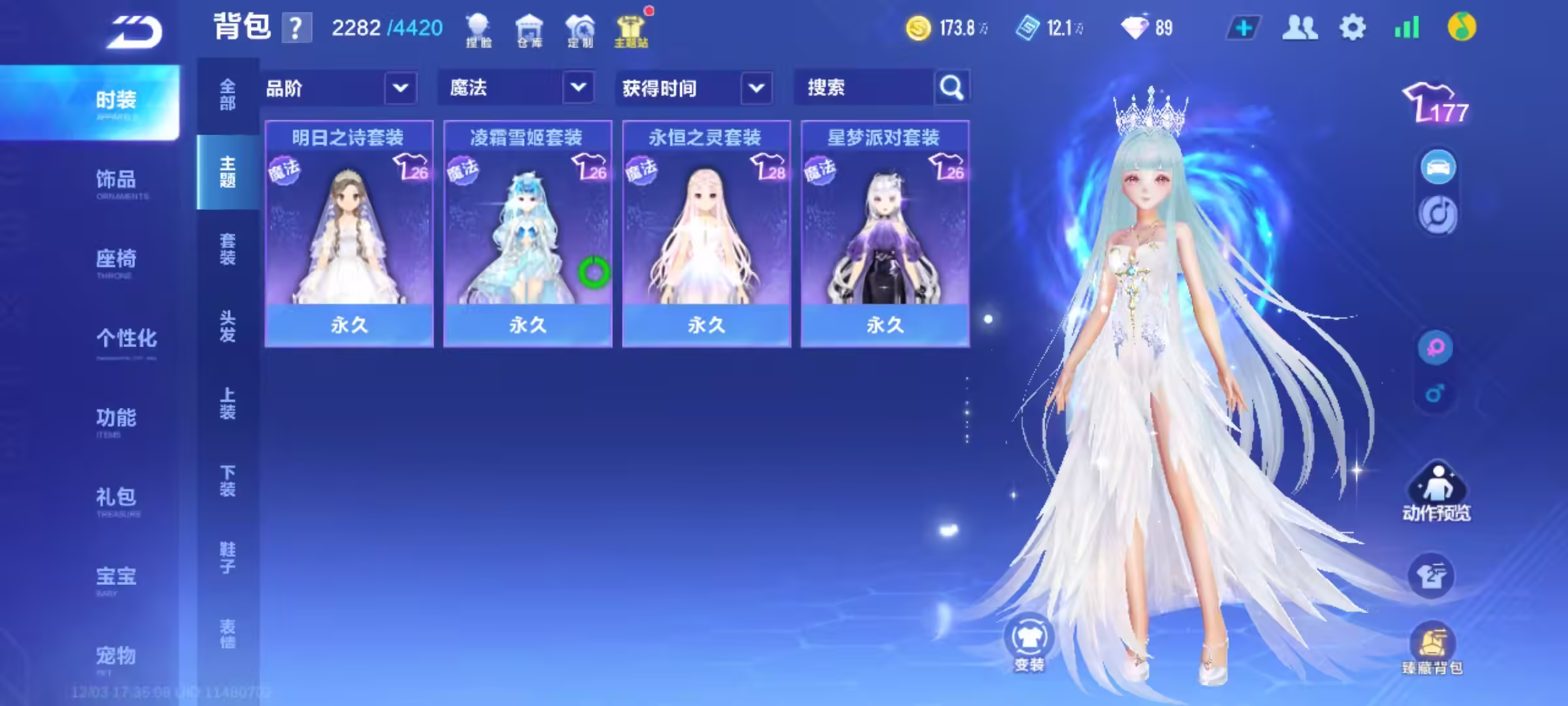Screen dimensions: 1568x706
Task: Open the settings gear icon
Action: pos(1352,28)
